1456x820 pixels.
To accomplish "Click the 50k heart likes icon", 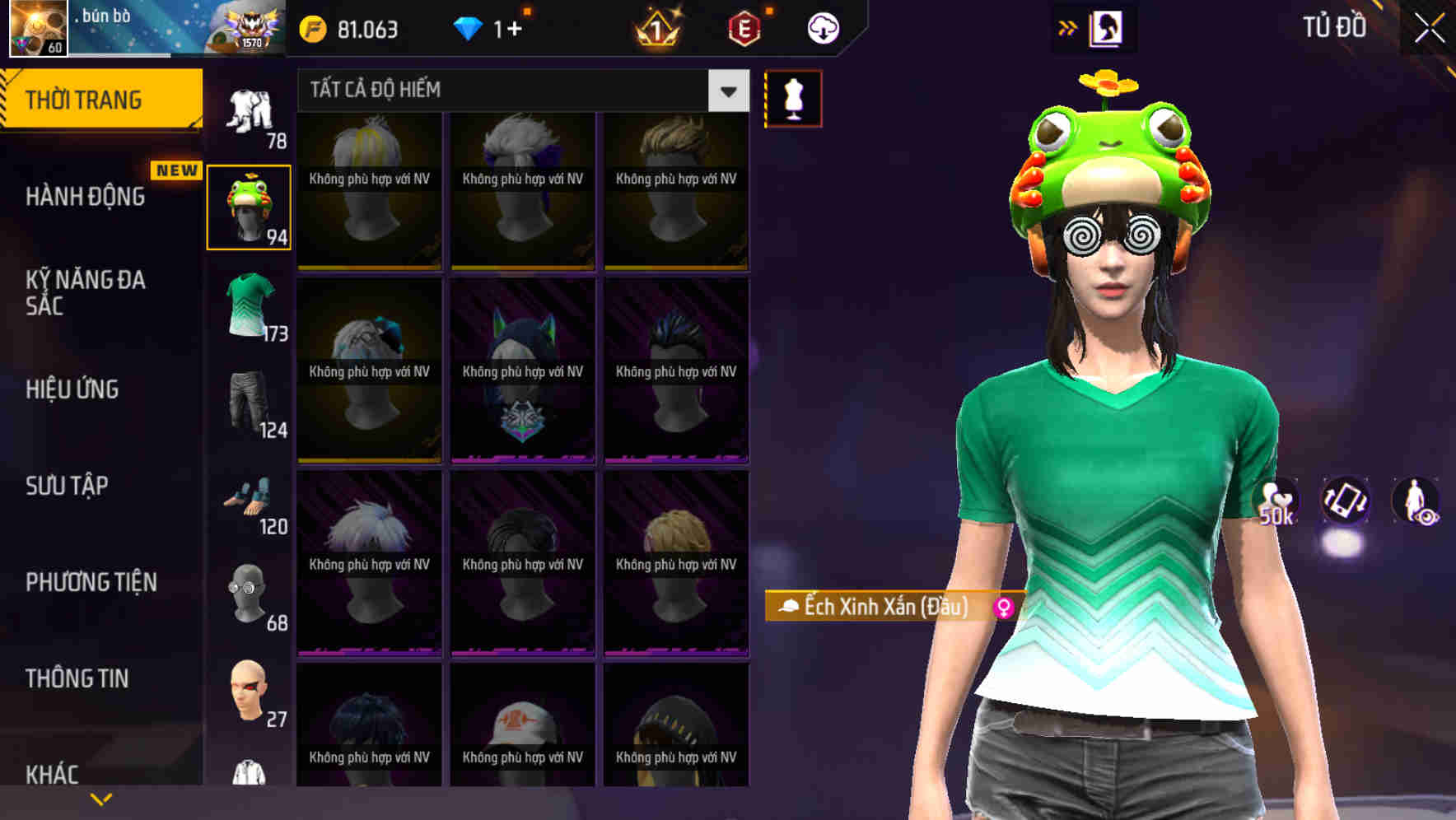I will [1277, 502].
